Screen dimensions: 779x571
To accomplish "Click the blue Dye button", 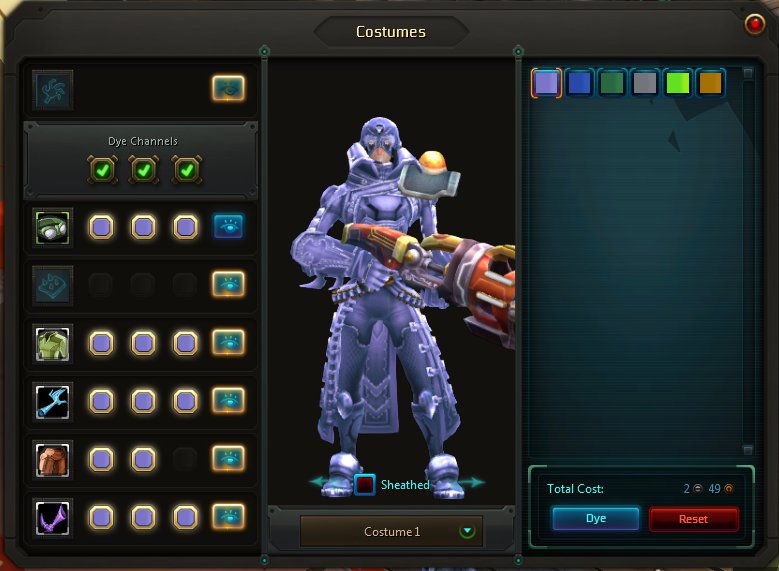I will click(x=595, y=519).
